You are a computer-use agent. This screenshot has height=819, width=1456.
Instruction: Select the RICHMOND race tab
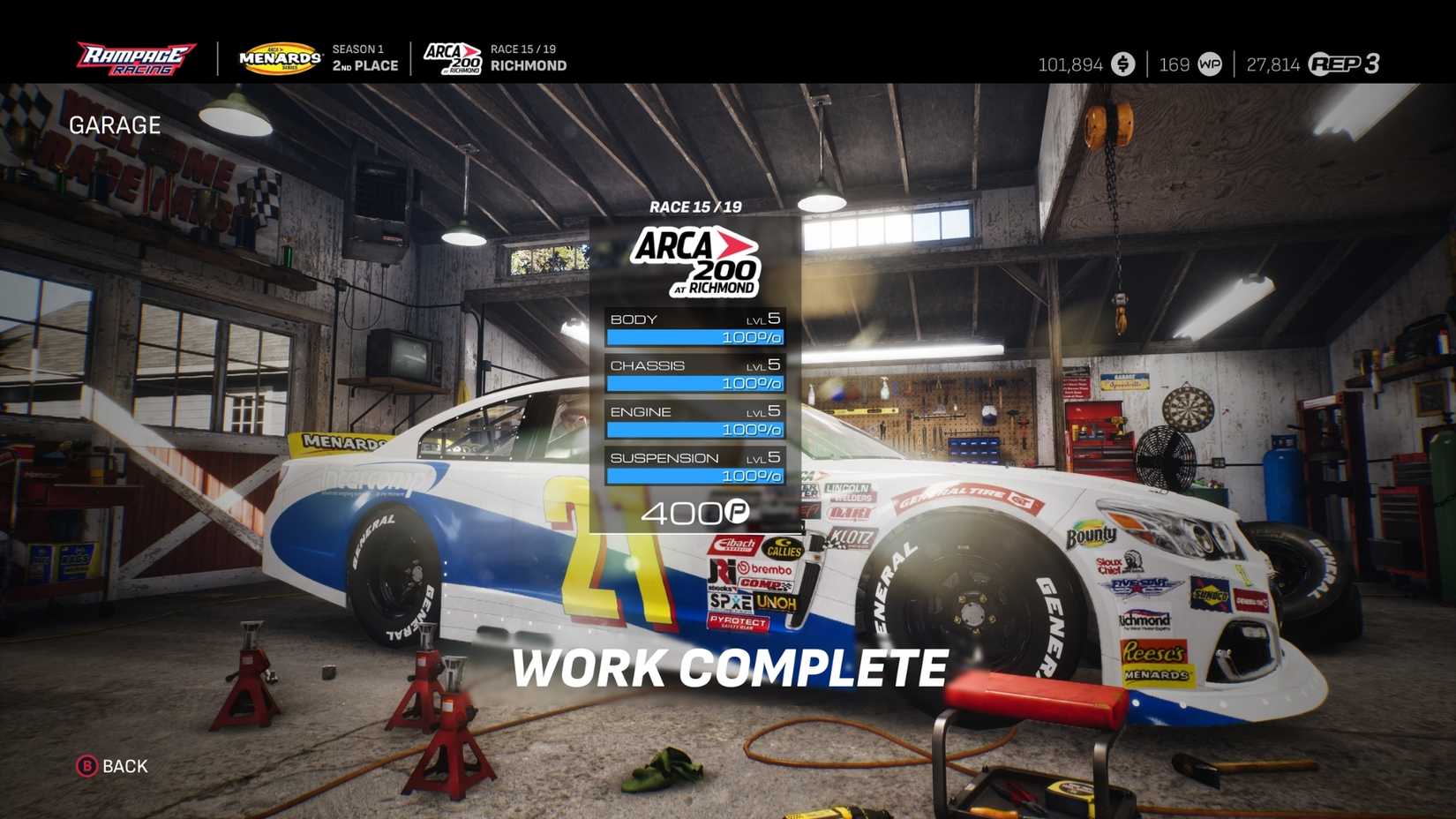point(528,65)
